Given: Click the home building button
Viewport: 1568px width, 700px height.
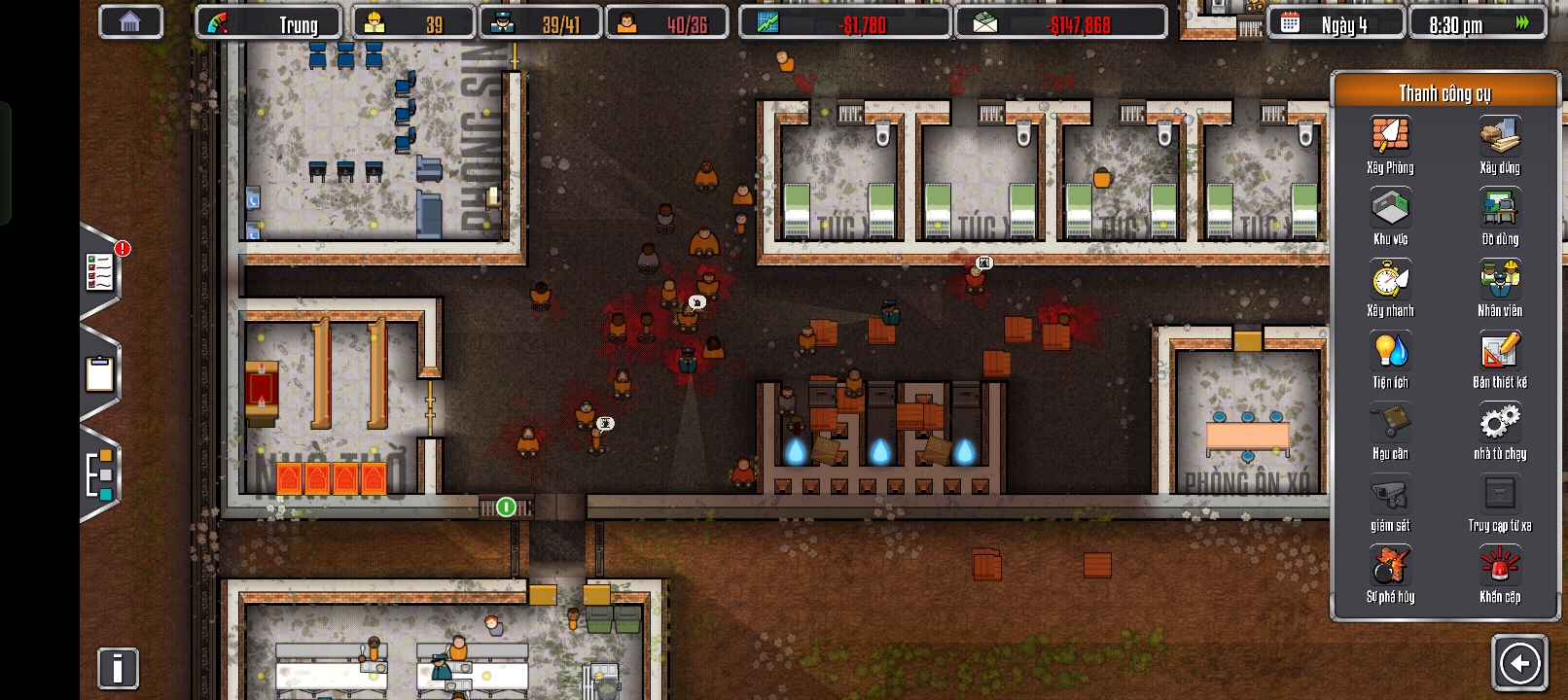Looking at the screenshot, I should [130, 22].
